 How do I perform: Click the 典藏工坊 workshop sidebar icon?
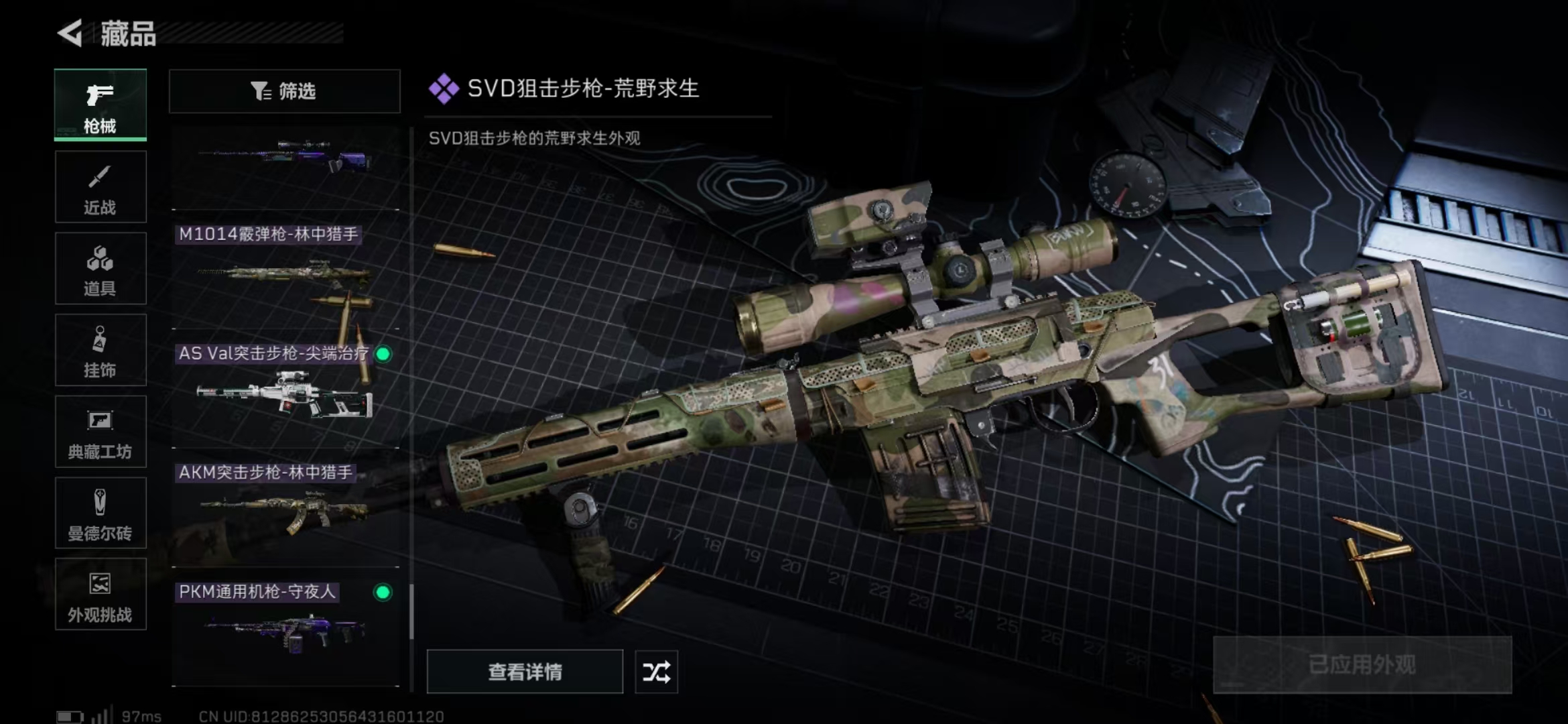tap(99, 432)
